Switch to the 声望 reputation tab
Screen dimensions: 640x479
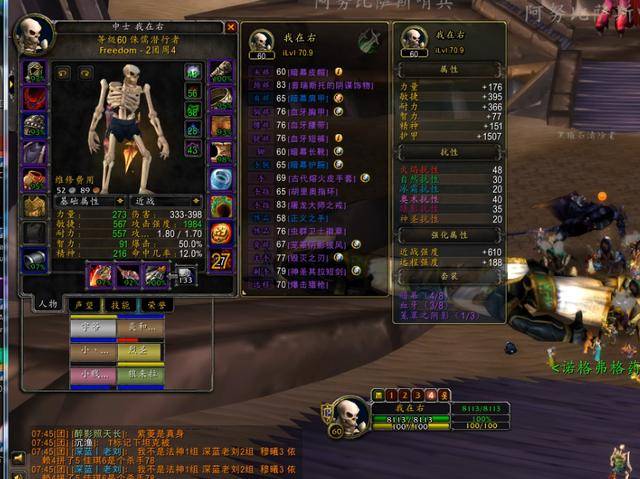click(82, 305)
